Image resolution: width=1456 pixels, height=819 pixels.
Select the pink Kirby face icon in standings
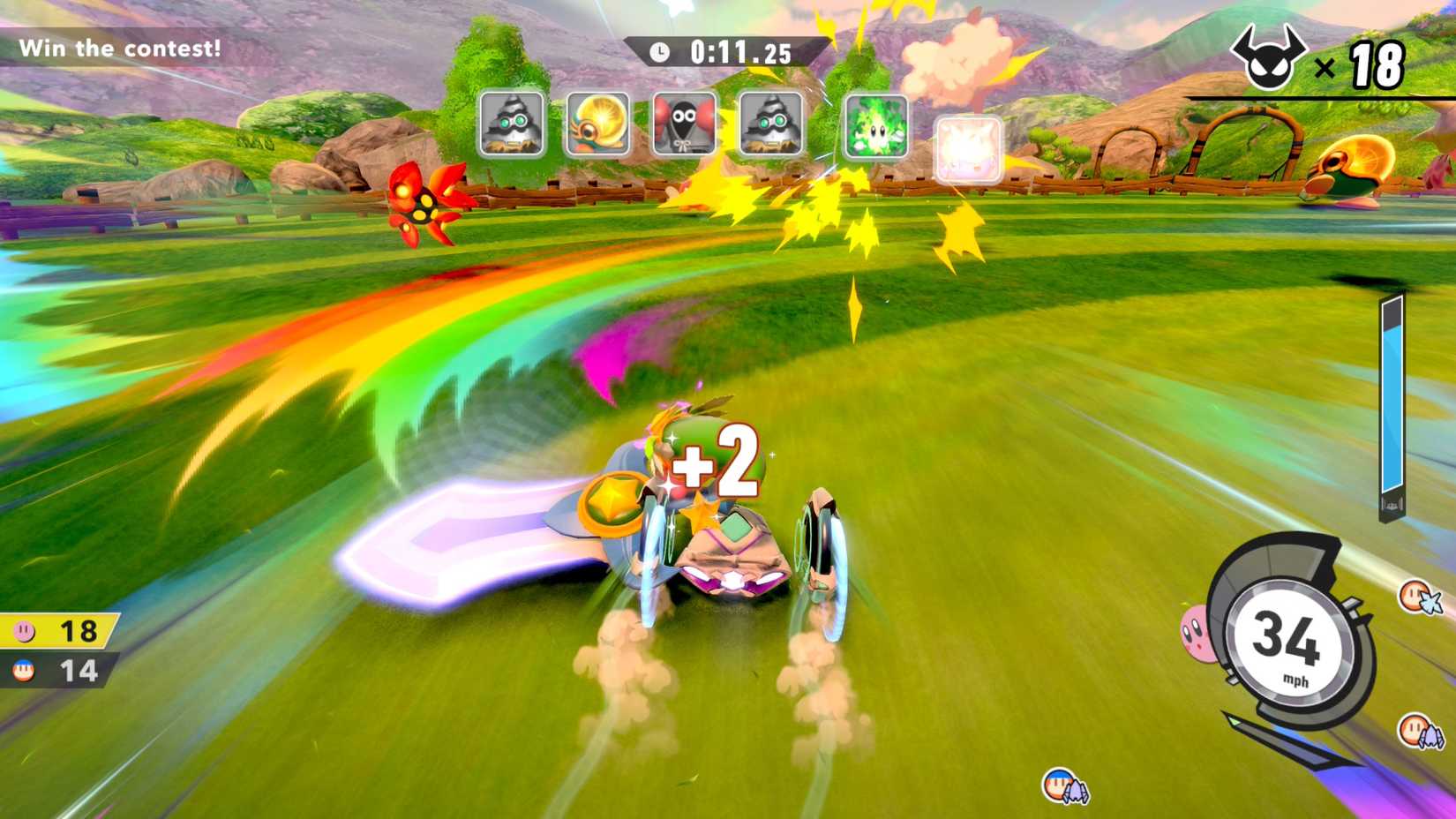tap(24, 632)
